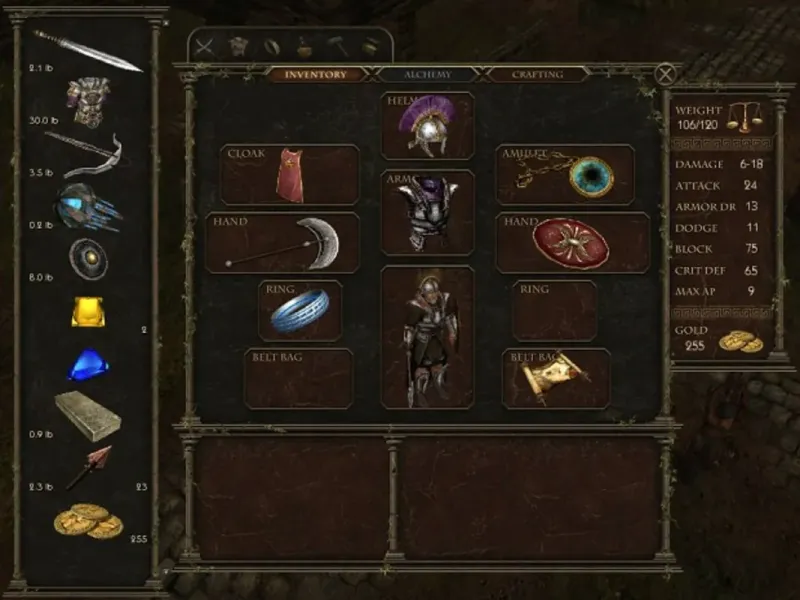Choose the potion flask filter icon

[305, 46]
